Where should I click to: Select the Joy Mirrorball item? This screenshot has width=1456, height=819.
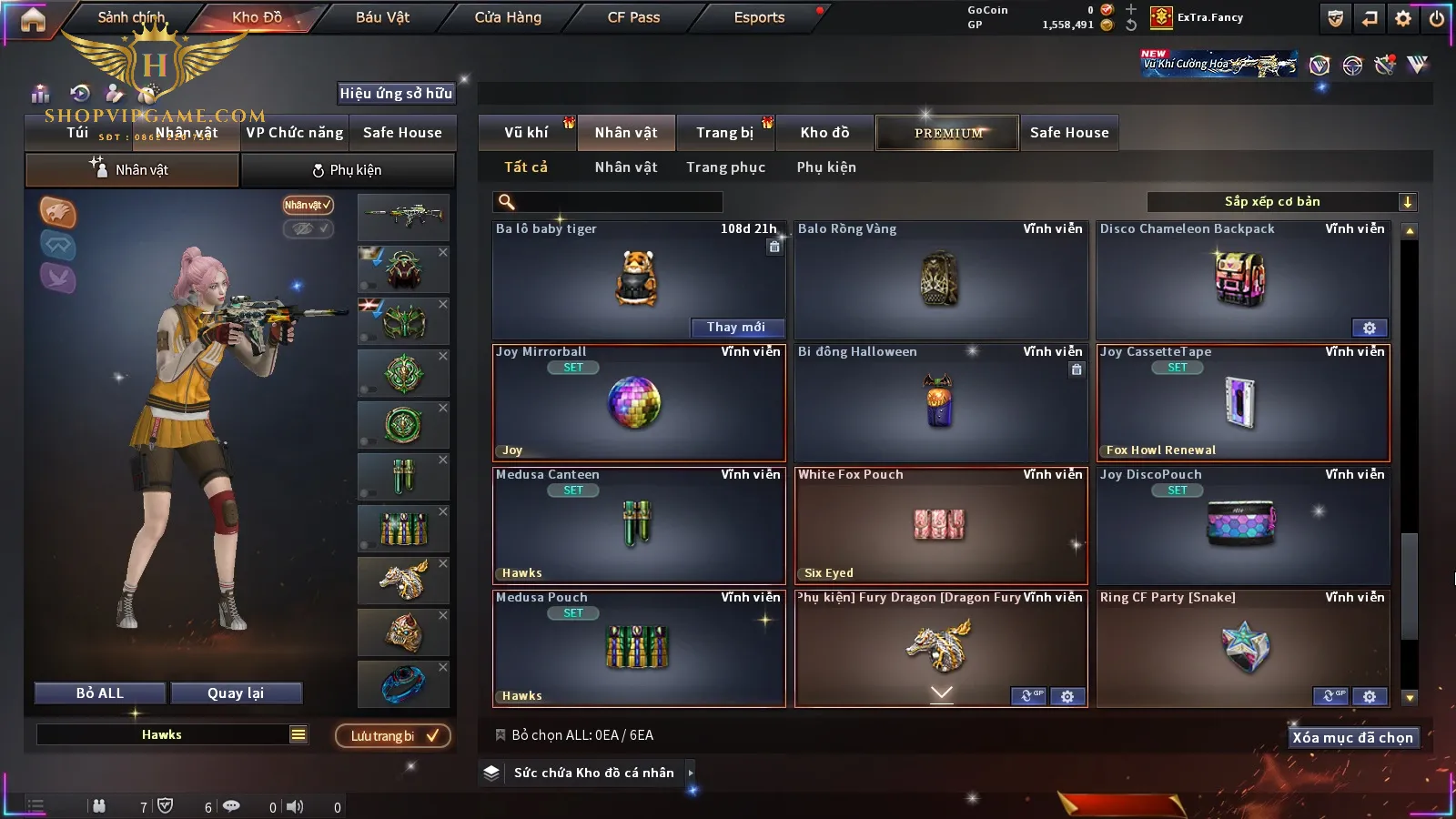click(x=638, y=403)
